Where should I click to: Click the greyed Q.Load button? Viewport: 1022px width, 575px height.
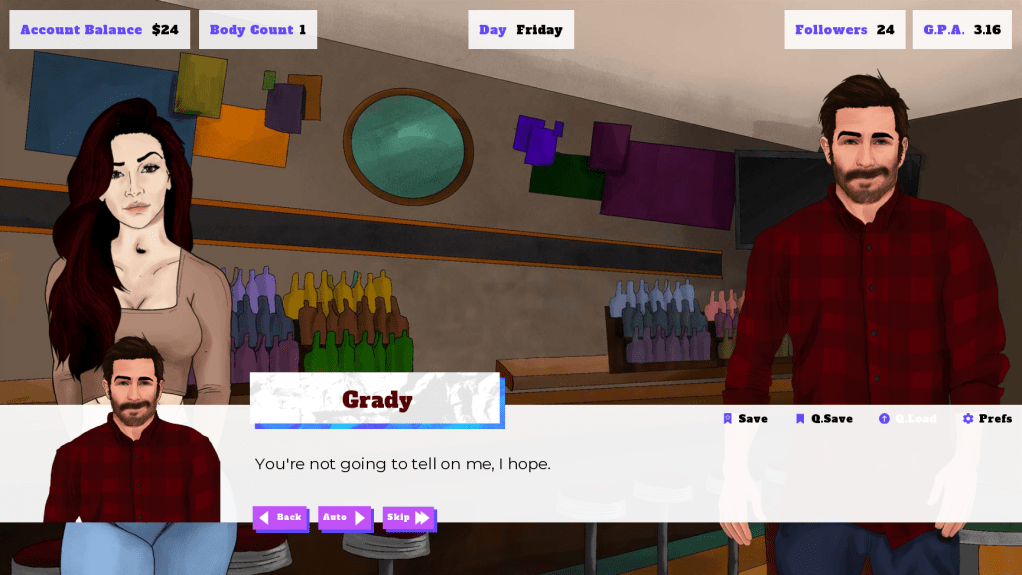(x=908, y=419)
